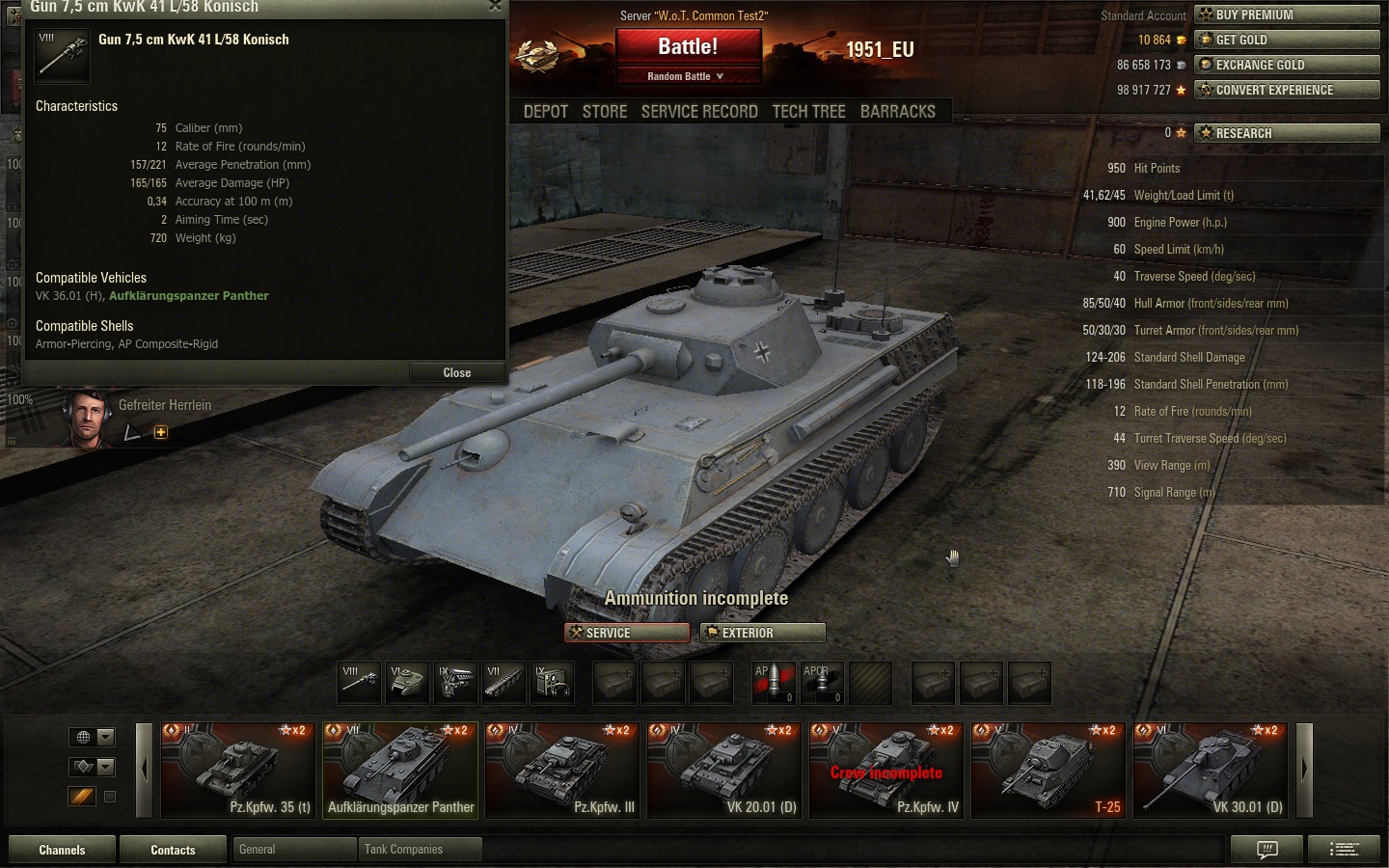Open Exchange Gold

pos(1287,65)
